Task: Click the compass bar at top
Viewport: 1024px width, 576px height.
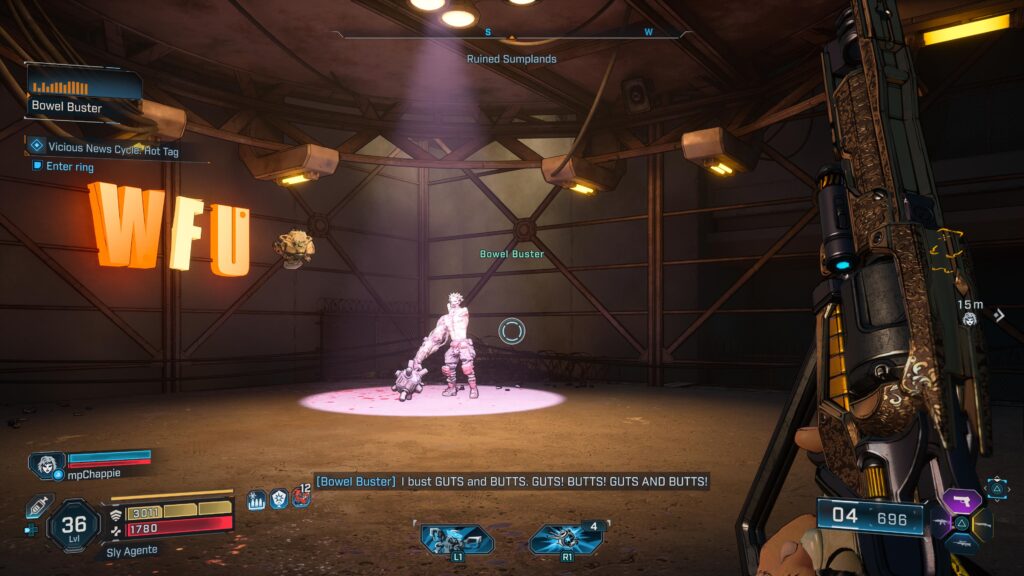Action: pyautogui.click(x=511, y=34)
